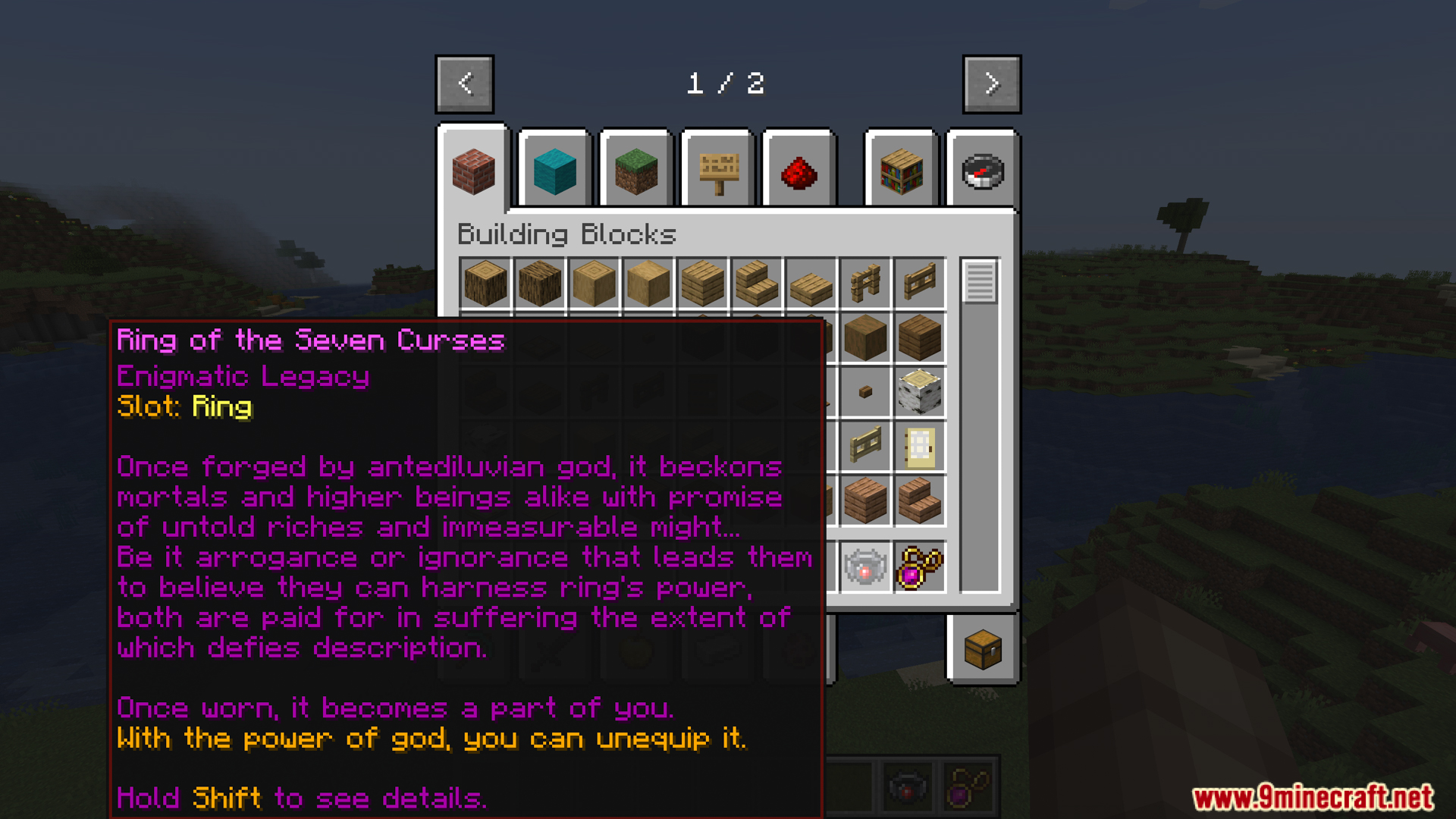This screenshot has height=819, width=1456.
Task: Open the Natural Blocks grass tab
Action: tap(635, 171)
